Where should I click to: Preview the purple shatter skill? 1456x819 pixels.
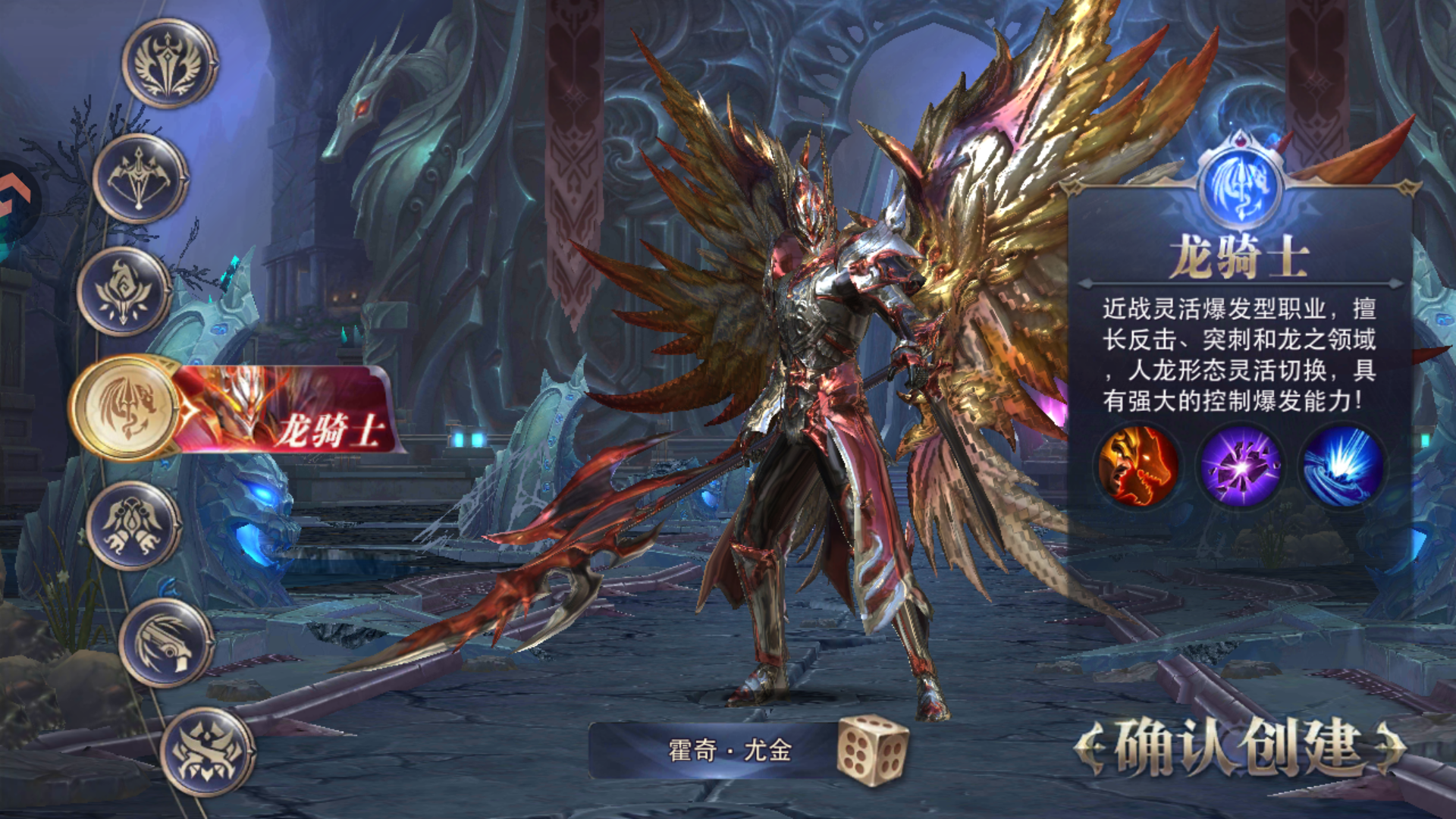[1241, 466]
